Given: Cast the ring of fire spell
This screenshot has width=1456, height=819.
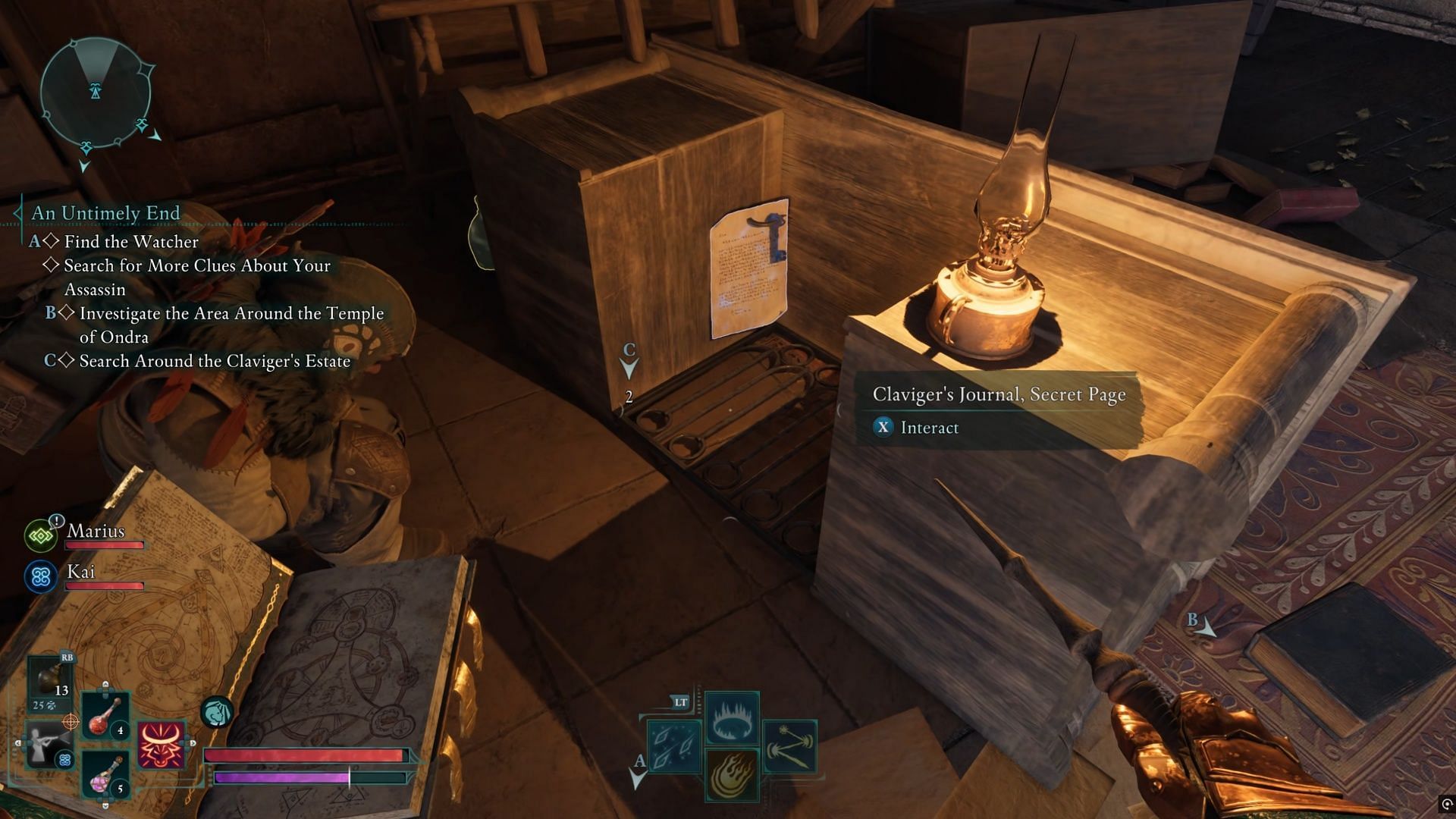Looking at the screenshot, I should click(732, 717).
